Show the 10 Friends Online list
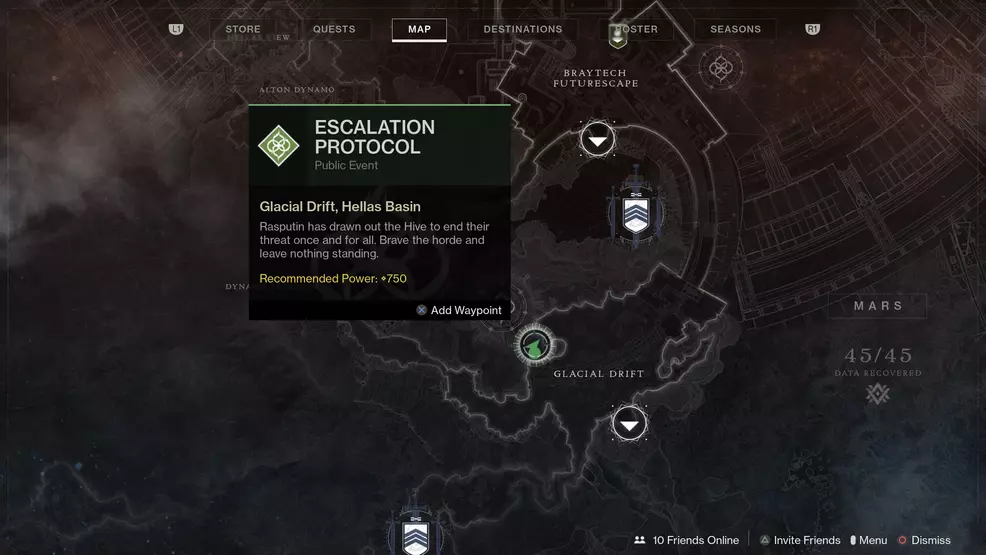986x555 pixels. tap(686, 540)
